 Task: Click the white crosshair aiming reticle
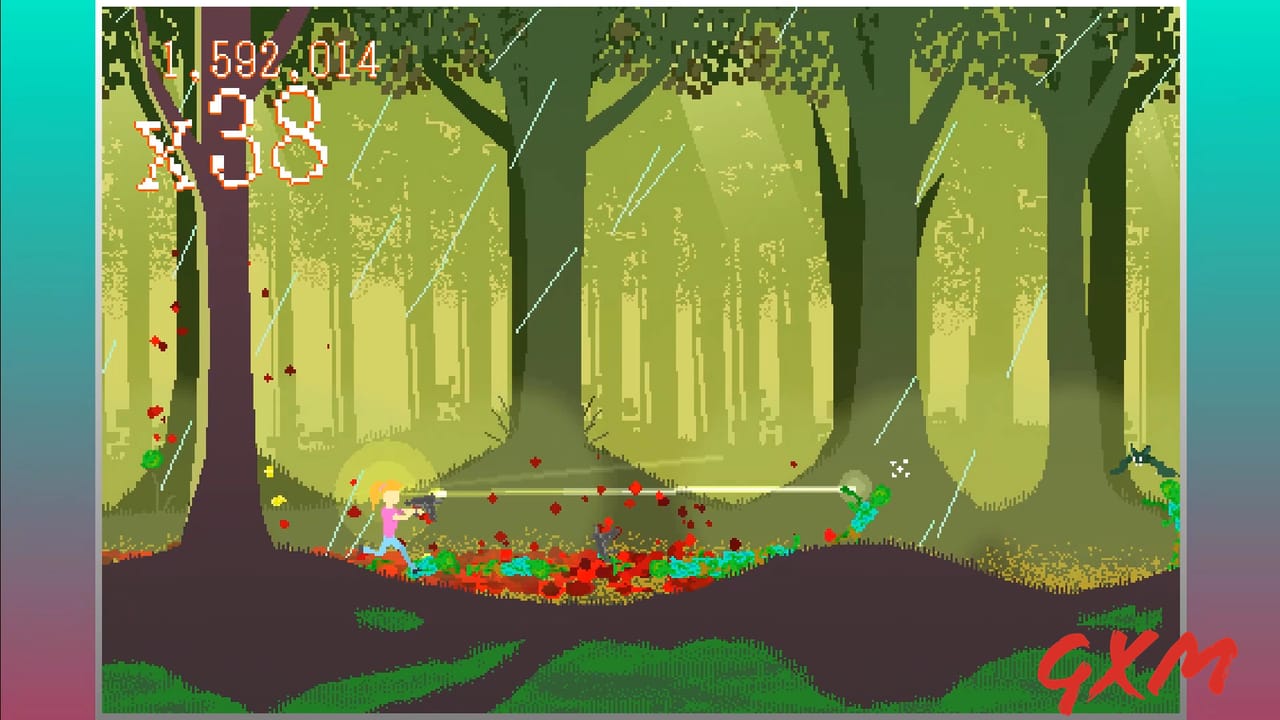(x=899, y=470)
